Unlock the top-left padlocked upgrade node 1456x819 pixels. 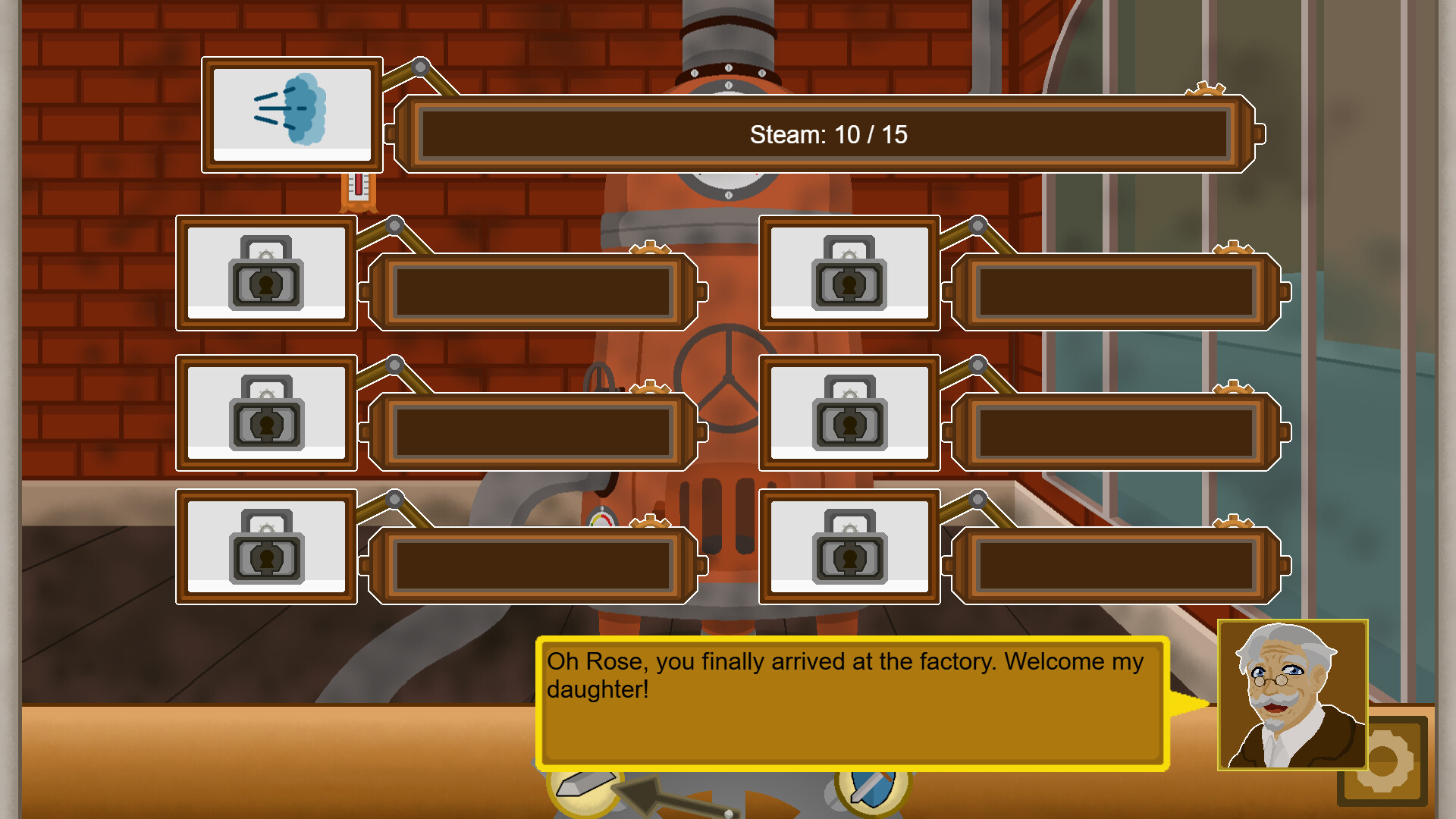[267, 275]
